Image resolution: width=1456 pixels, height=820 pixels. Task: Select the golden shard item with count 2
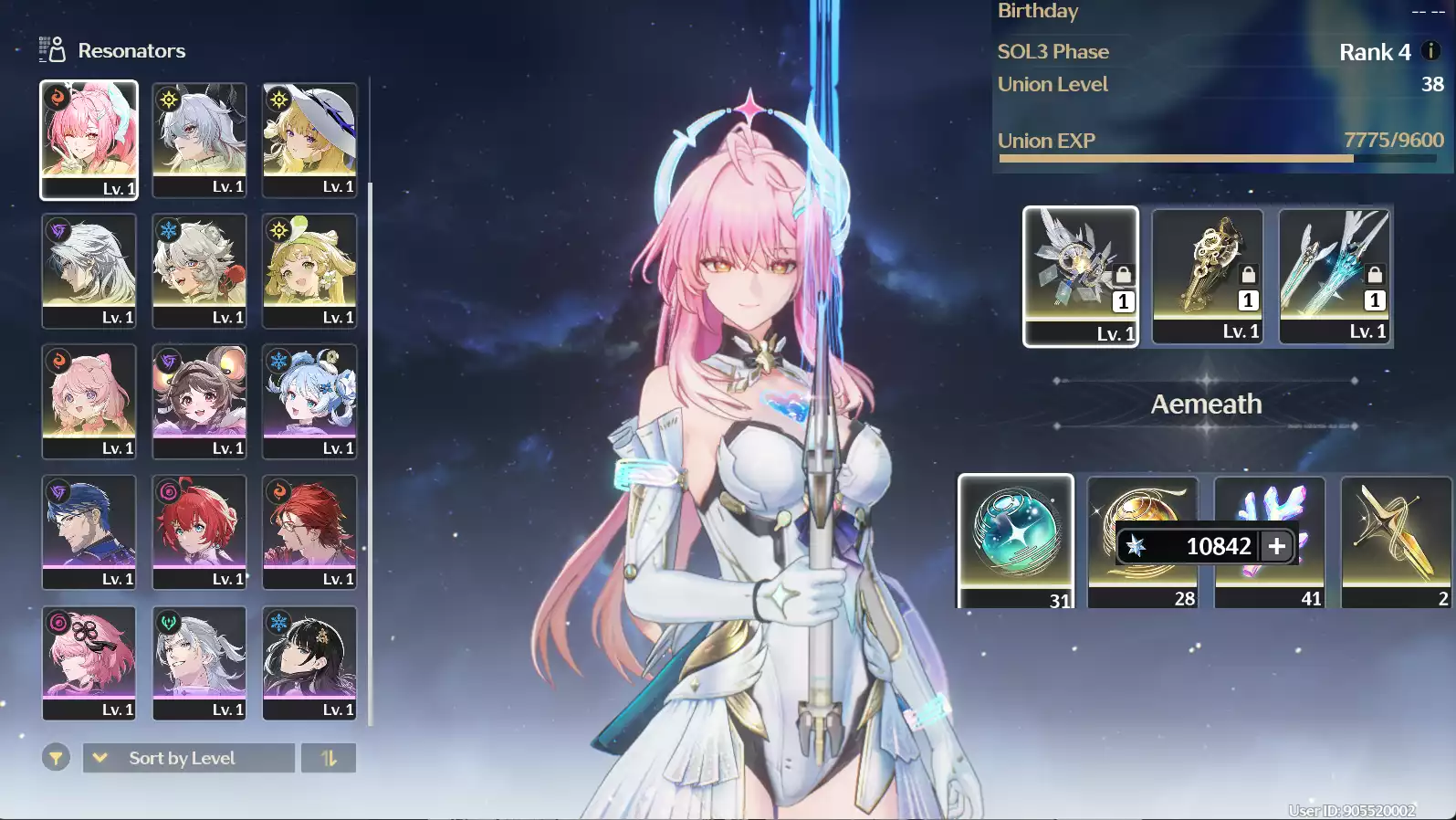[1396, 541]
